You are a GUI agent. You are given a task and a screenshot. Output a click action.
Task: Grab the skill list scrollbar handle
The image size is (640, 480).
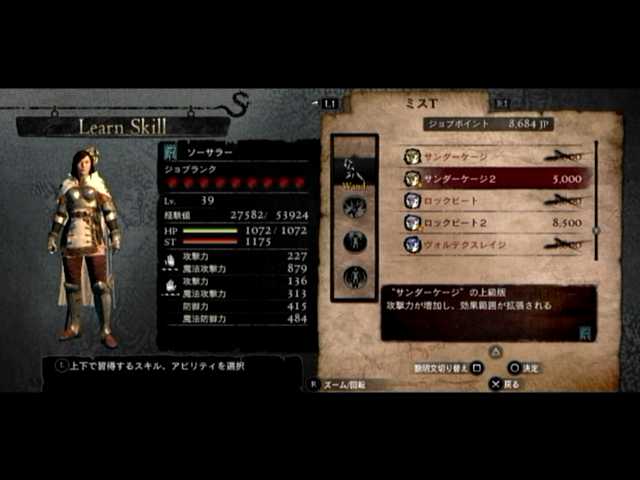pos(596,229)
